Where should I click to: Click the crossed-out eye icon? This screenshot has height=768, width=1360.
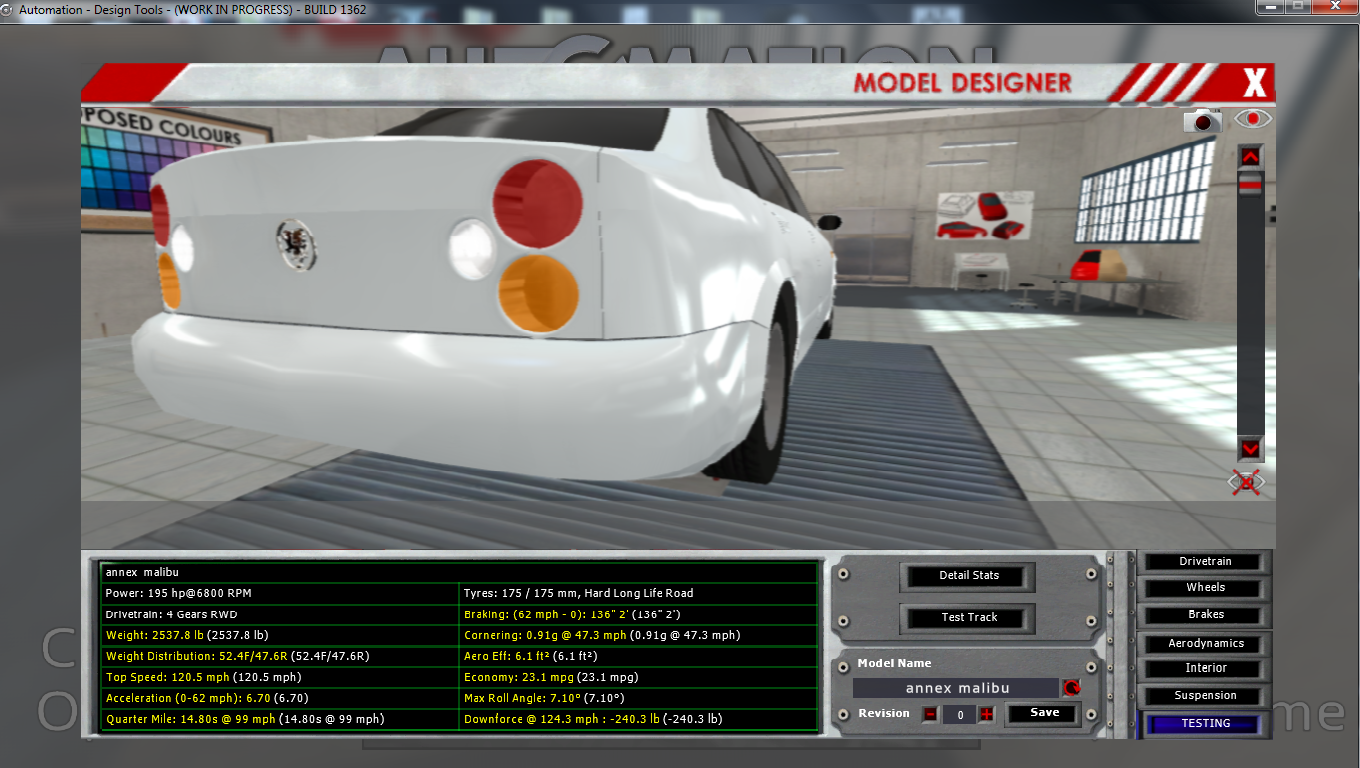(1246, 483)
